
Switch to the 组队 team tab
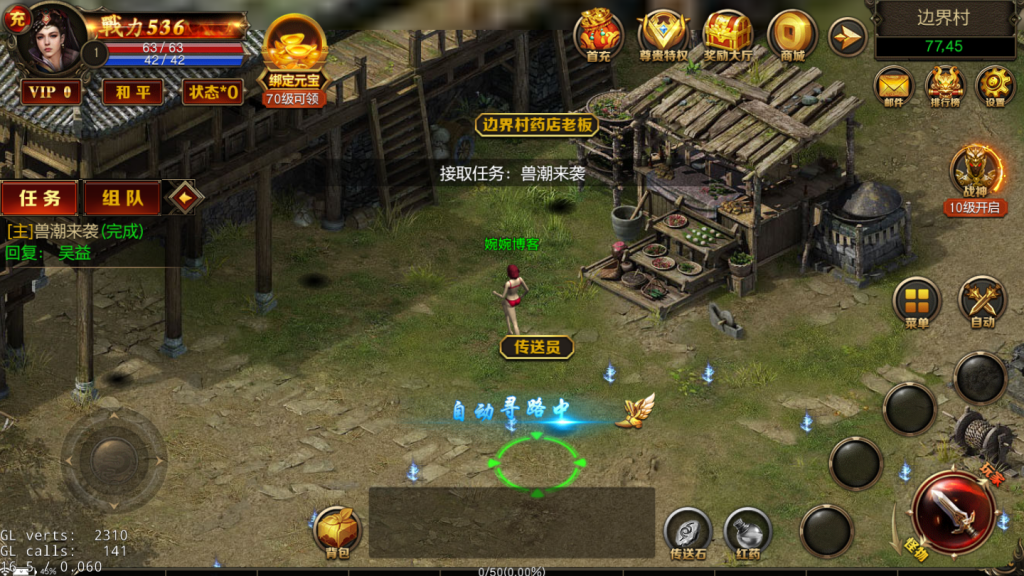tap(122, 198)
